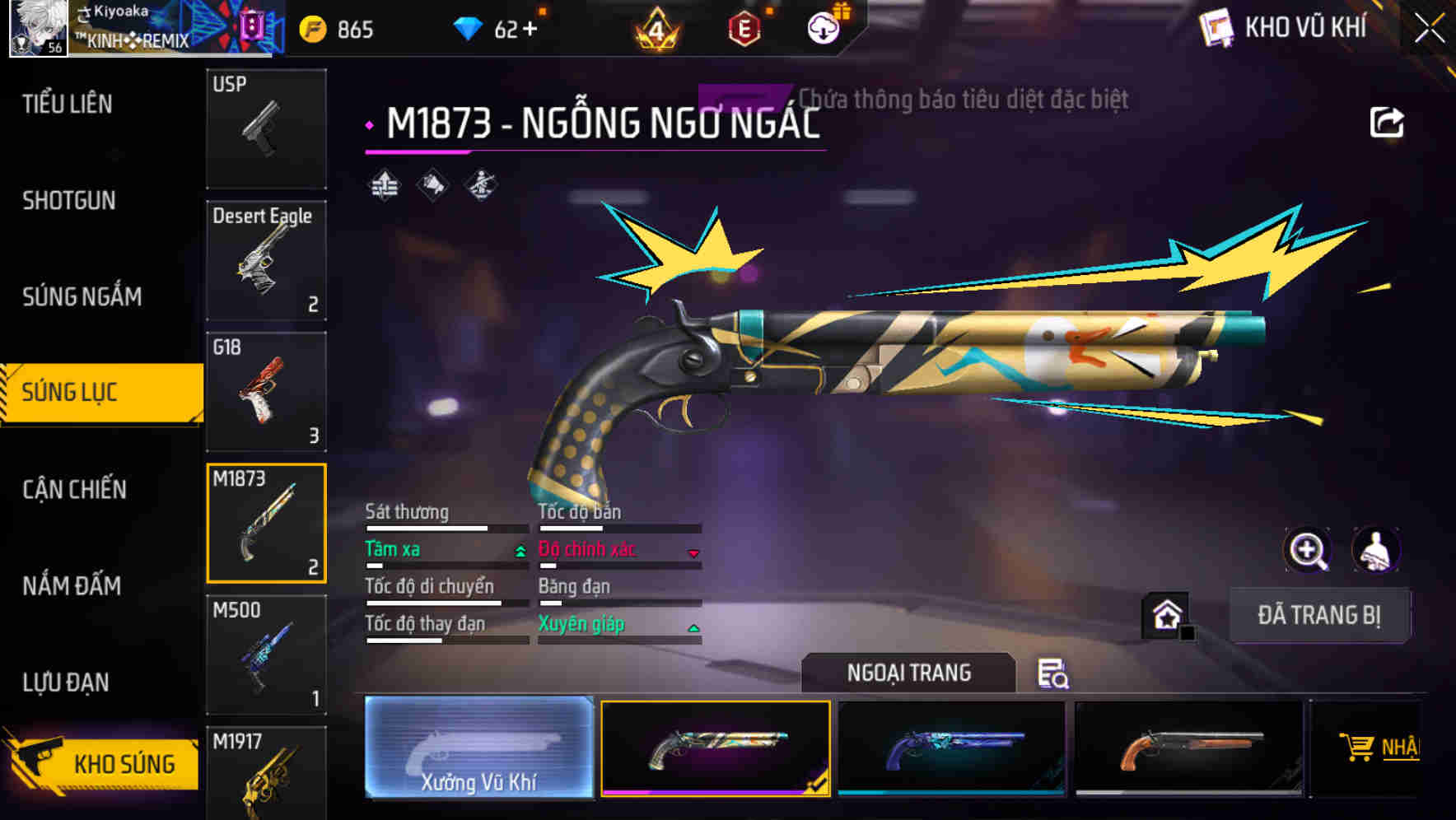Click the Kiyoaka player avatar
Image resolution: width=1456 pixels, height=820 pixels.
[x=39, y=27]
